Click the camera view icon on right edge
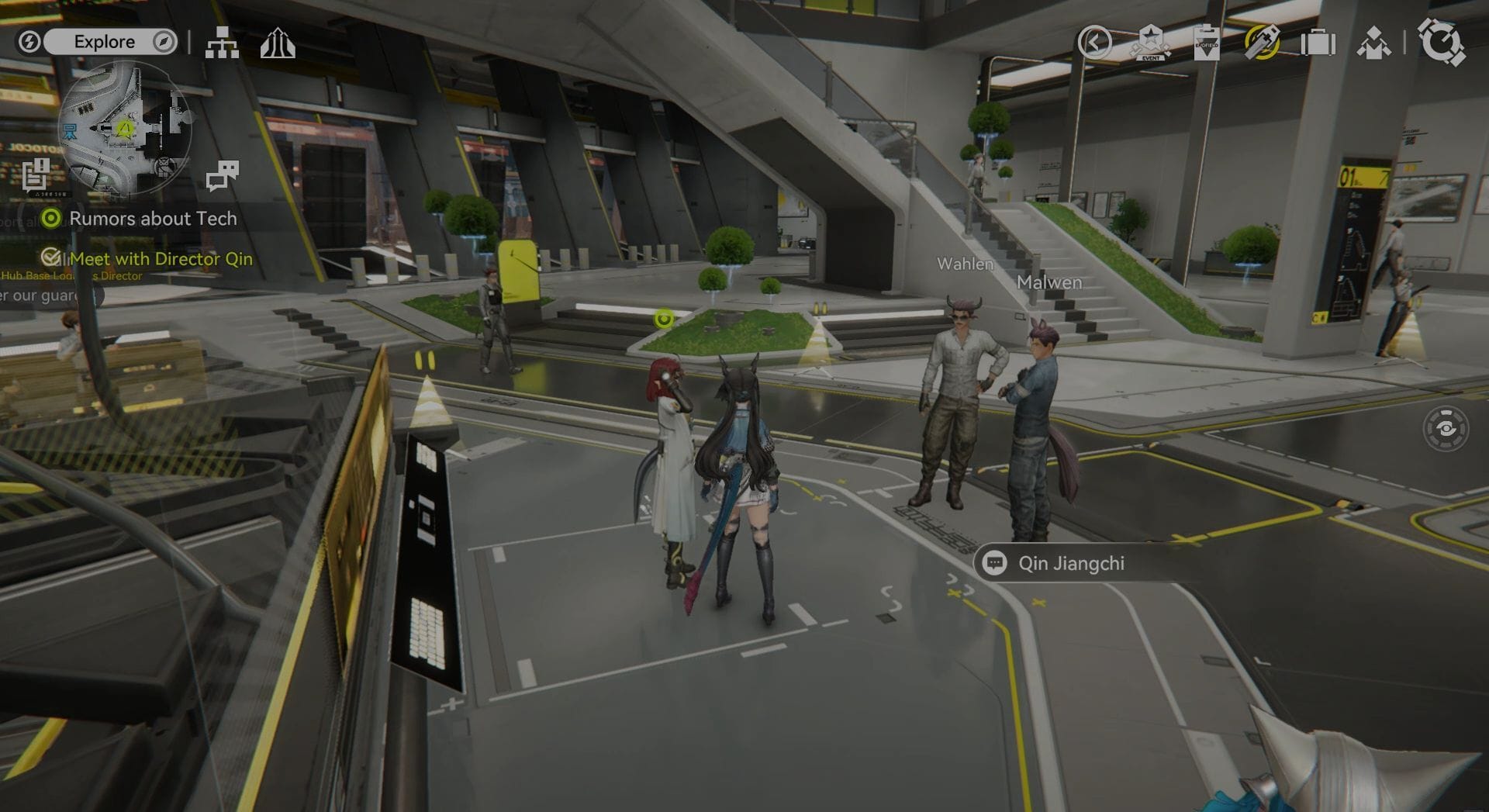This screenshot has height=812, width=1489. 1446,428
